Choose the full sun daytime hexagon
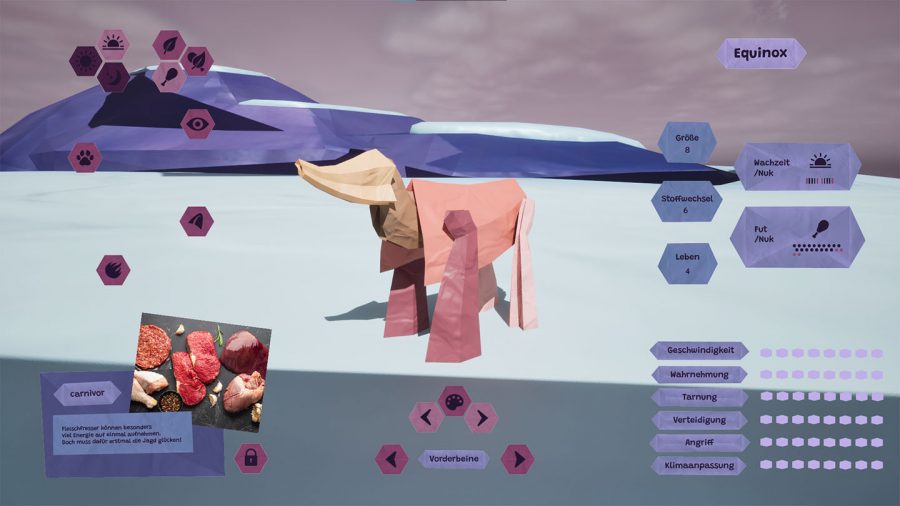The width and height of the screenshot is (900, 506). click(84, 61)
